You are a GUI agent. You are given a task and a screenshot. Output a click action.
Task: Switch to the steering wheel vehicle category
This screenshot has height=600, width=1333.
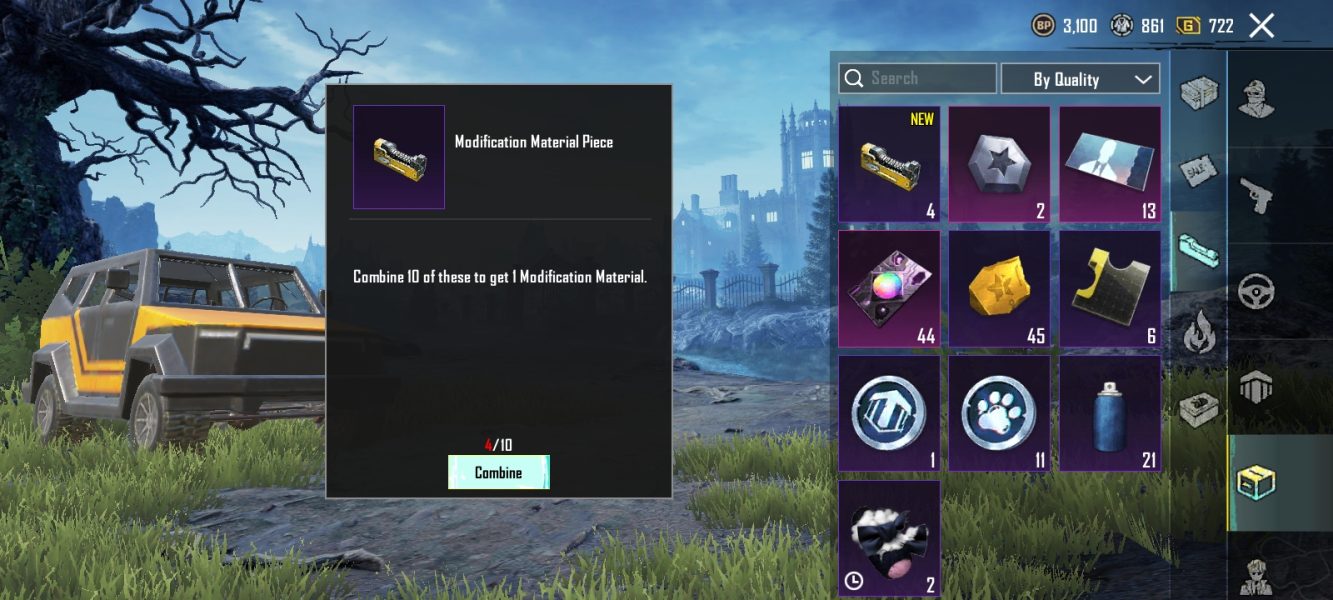click(x=1256, y=292)
